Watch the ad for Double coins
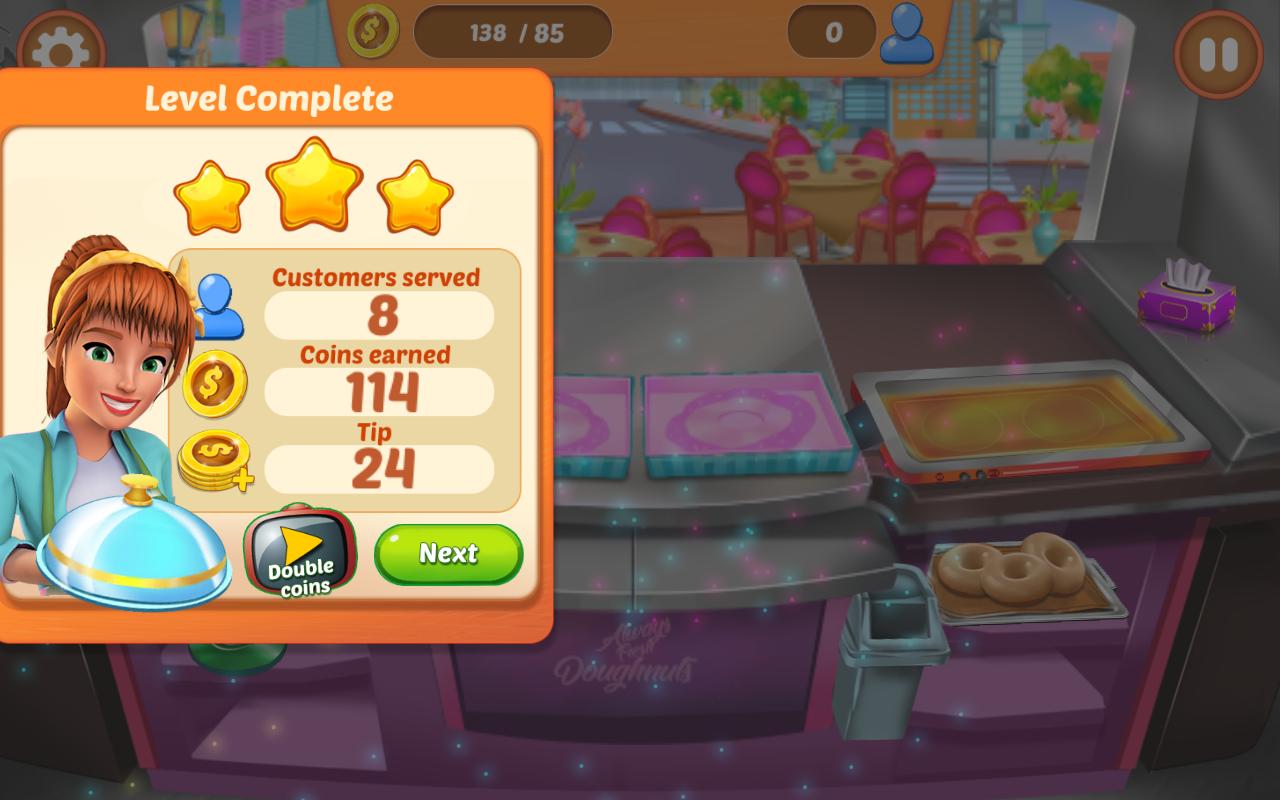The image size is (1280, 800). (x=301, y=555)
